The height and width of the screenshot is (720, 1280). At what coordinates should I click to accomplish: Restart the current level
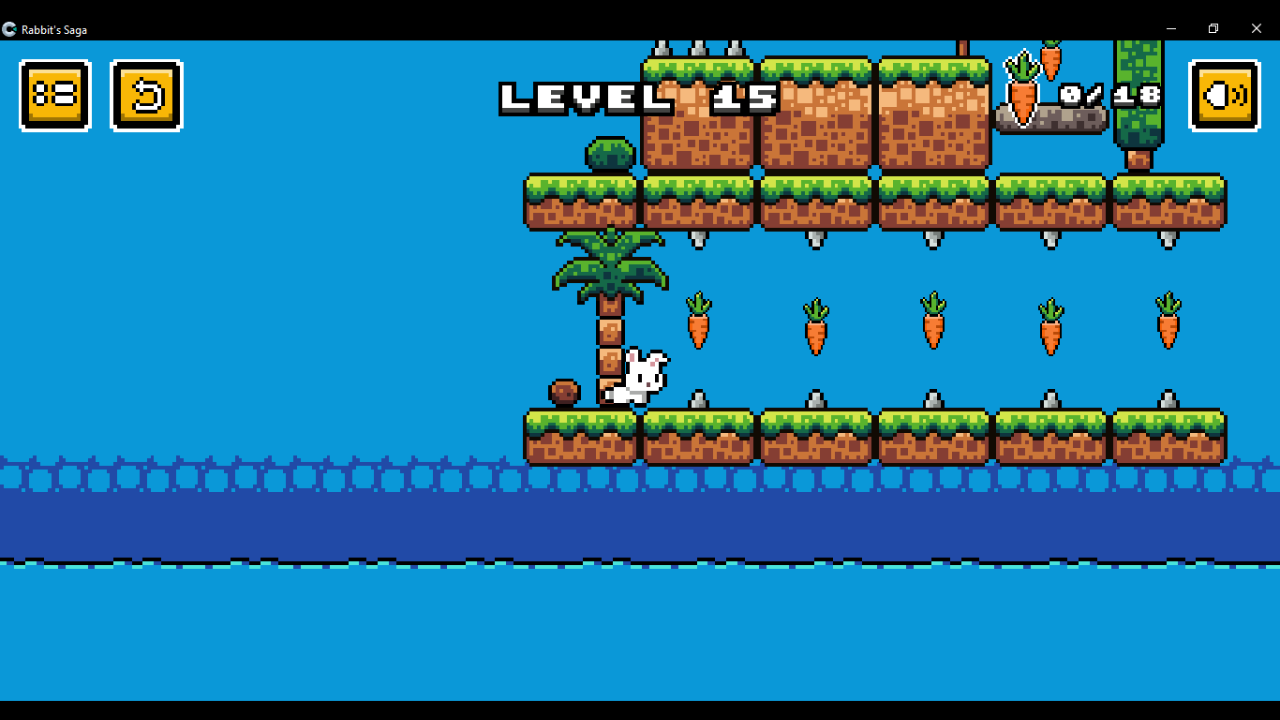[x=147, y=95]
